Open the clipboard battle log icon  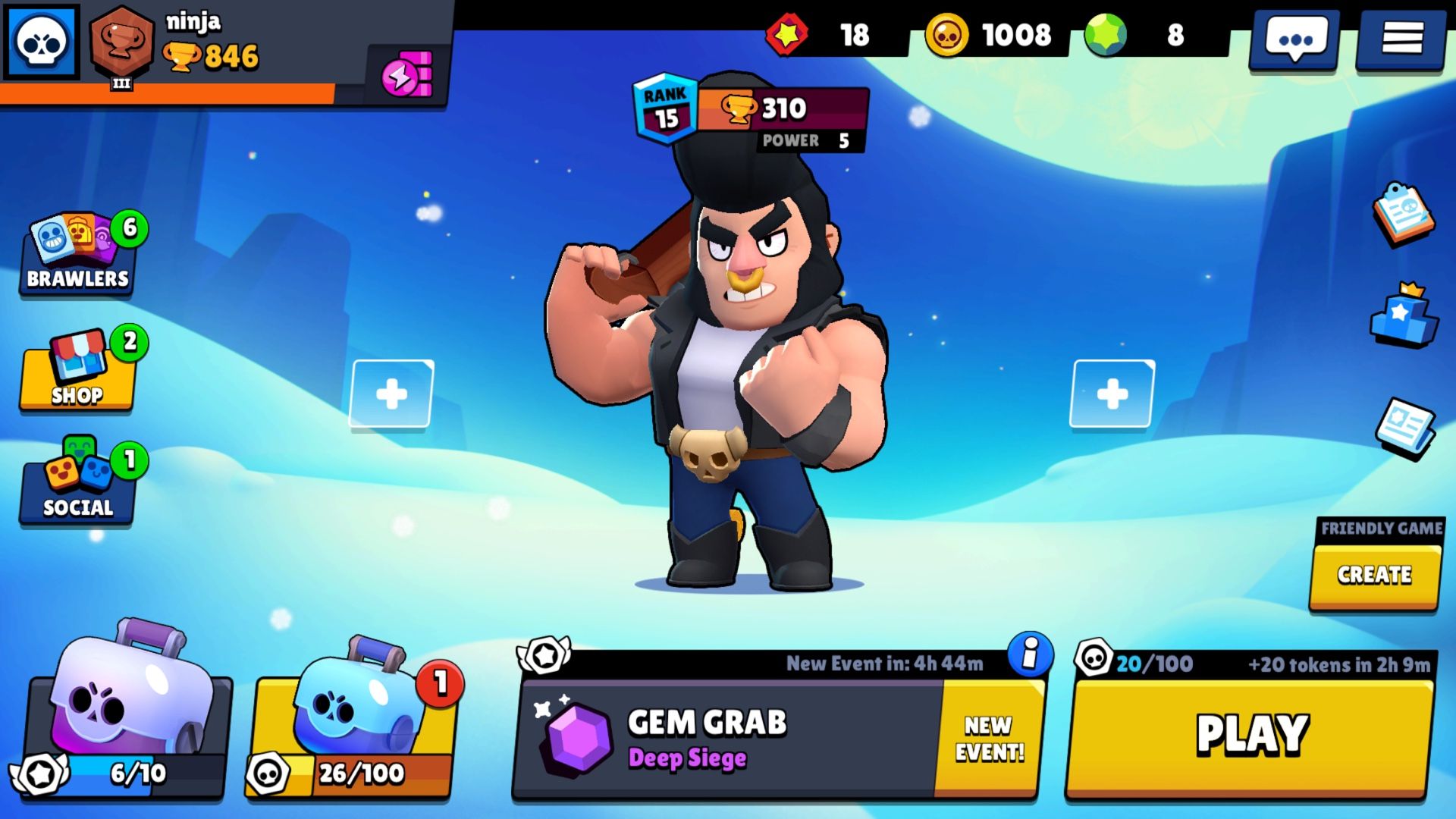tap(1403, 215)
